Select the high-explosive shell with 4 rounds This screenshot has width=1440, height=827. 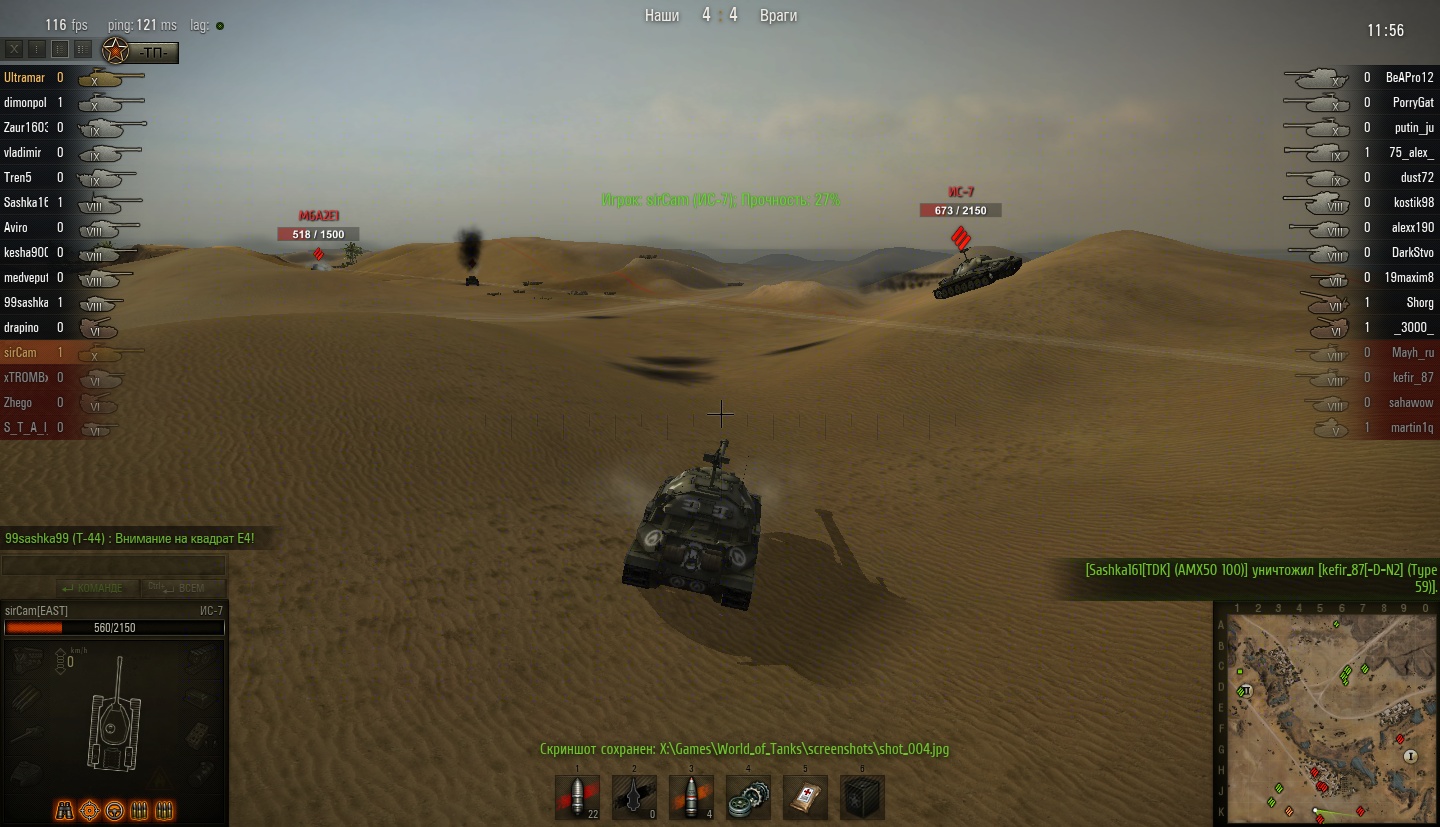(691, 797)
